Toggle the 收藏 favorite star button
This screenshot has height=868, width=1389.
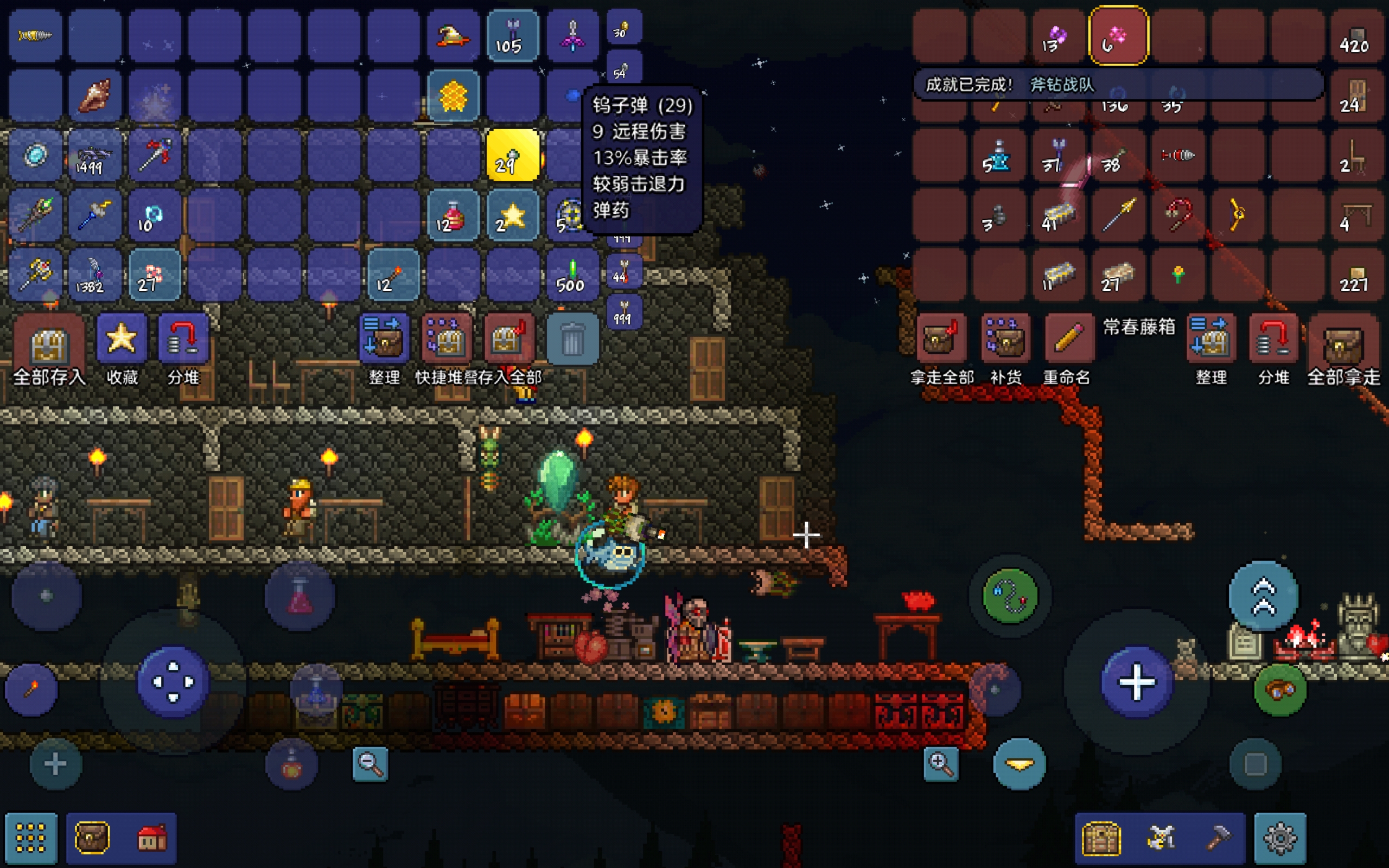(121, 339)
